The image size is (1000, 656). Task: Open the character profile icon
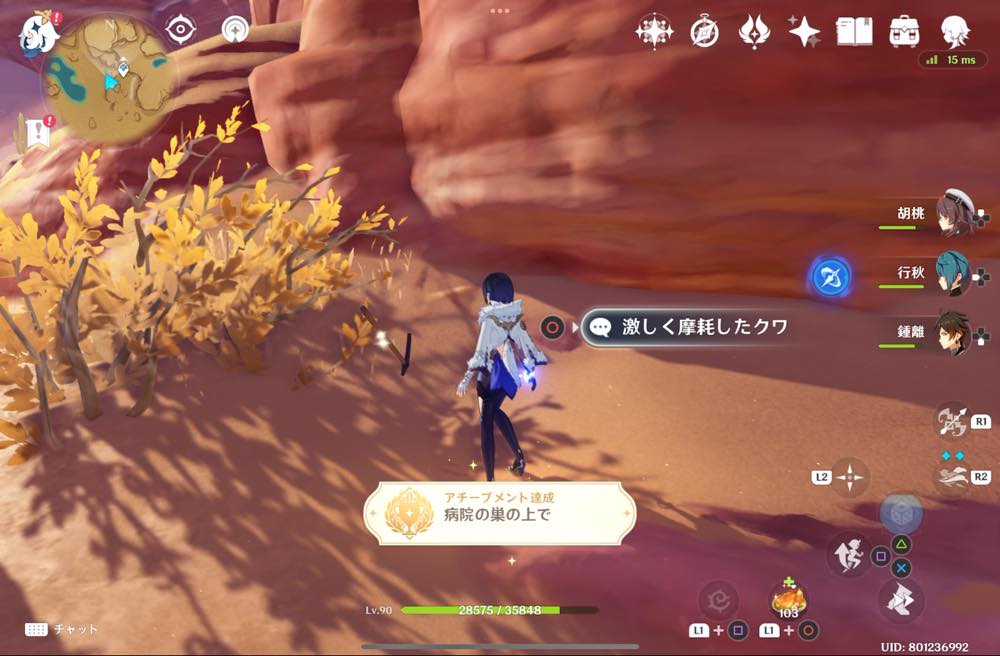955,30
